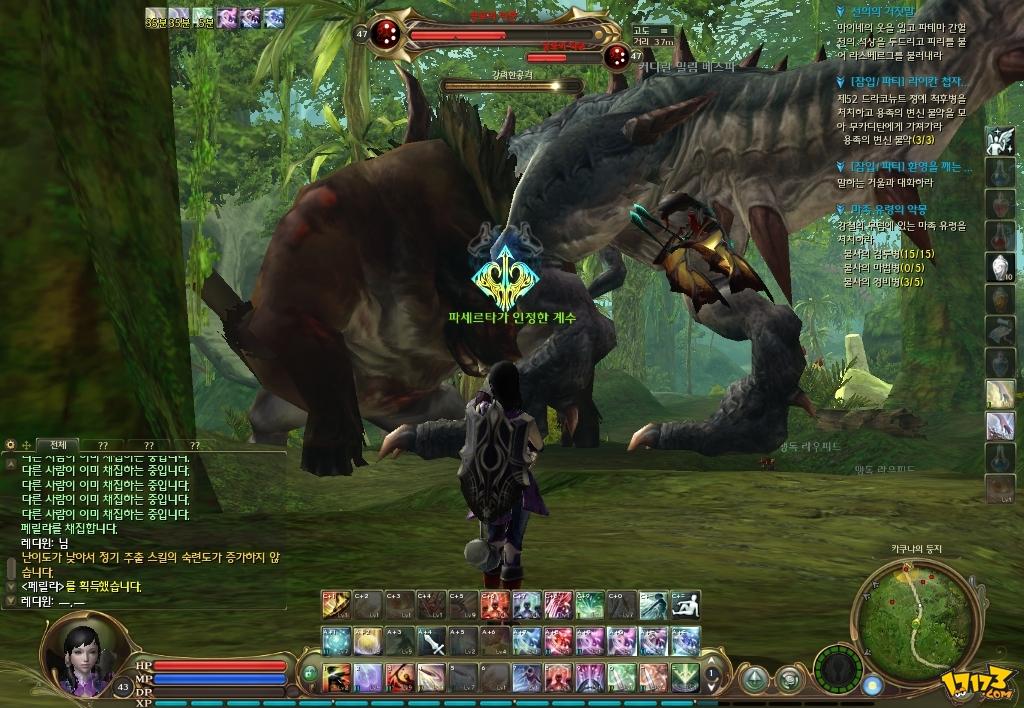Use the sword icon skill on A+4

tap(431, 641)
